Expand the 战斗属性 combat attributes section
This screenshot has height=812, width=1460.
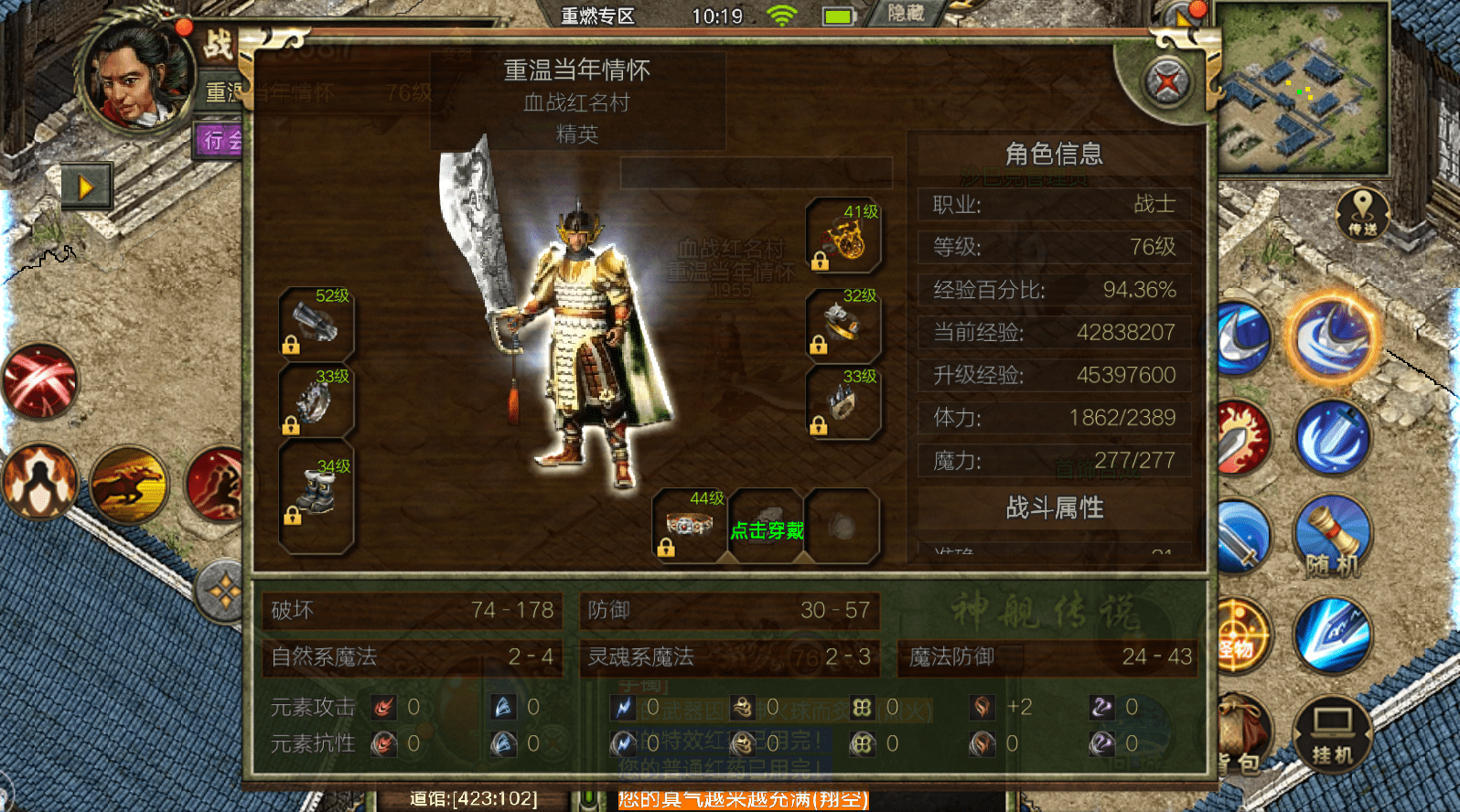[1054, 507]
